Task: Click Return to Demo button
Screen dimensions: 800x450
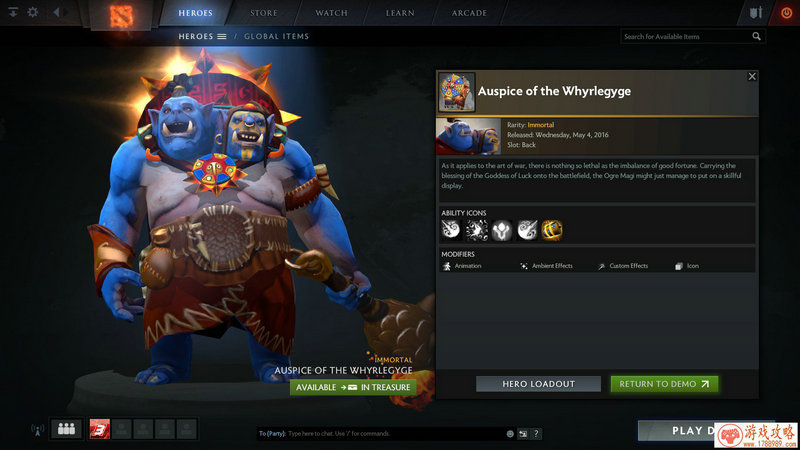Action: pyautogui.click(x=664, y=384)
